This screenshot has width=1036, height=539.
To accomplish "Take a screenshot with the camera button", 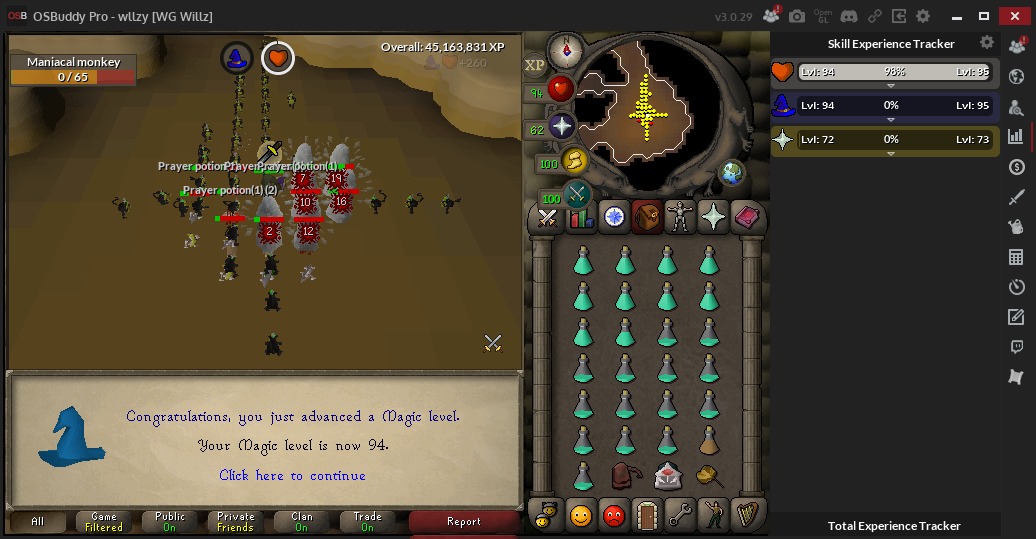I will coord(797,16).
